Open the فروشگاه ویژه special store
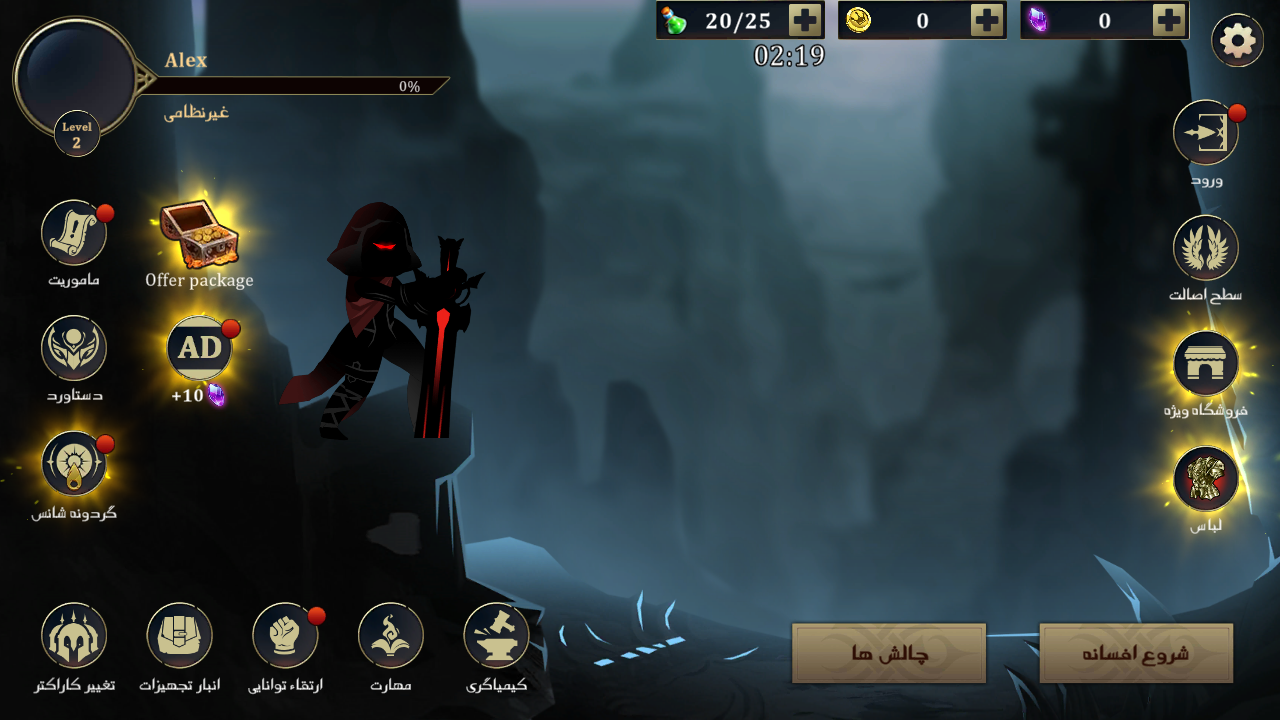Image resolution: width=1280 pixels, height=720 pixels. click(x=1206, y=365)
